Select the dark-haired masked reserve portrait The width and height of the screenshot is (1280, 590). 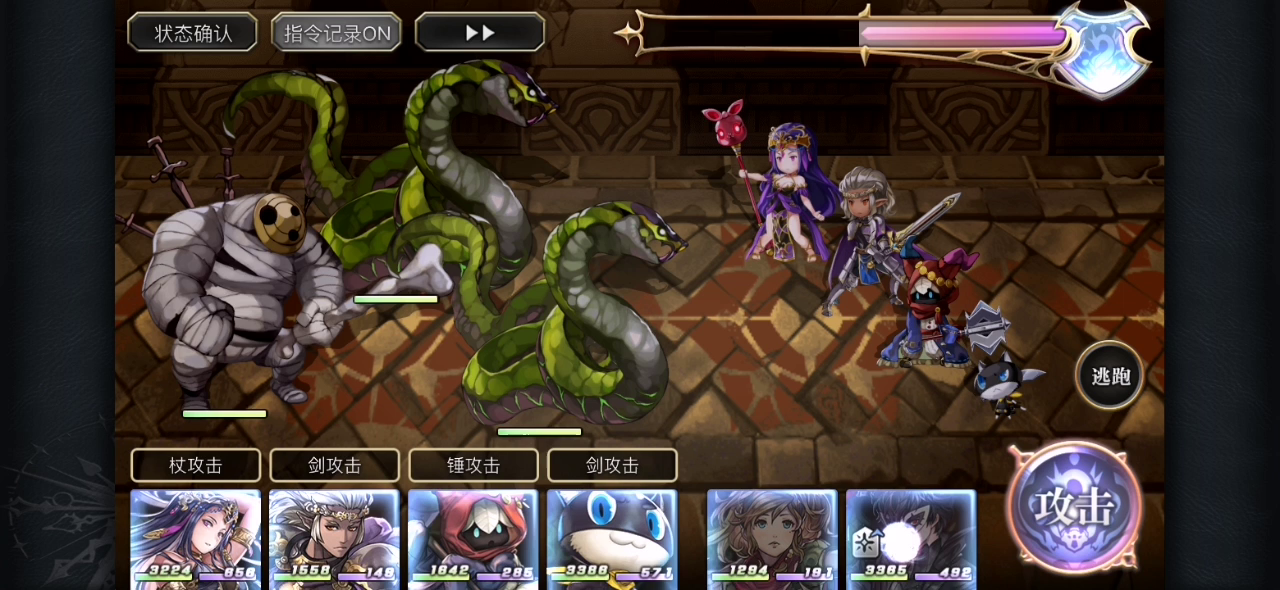911,536
